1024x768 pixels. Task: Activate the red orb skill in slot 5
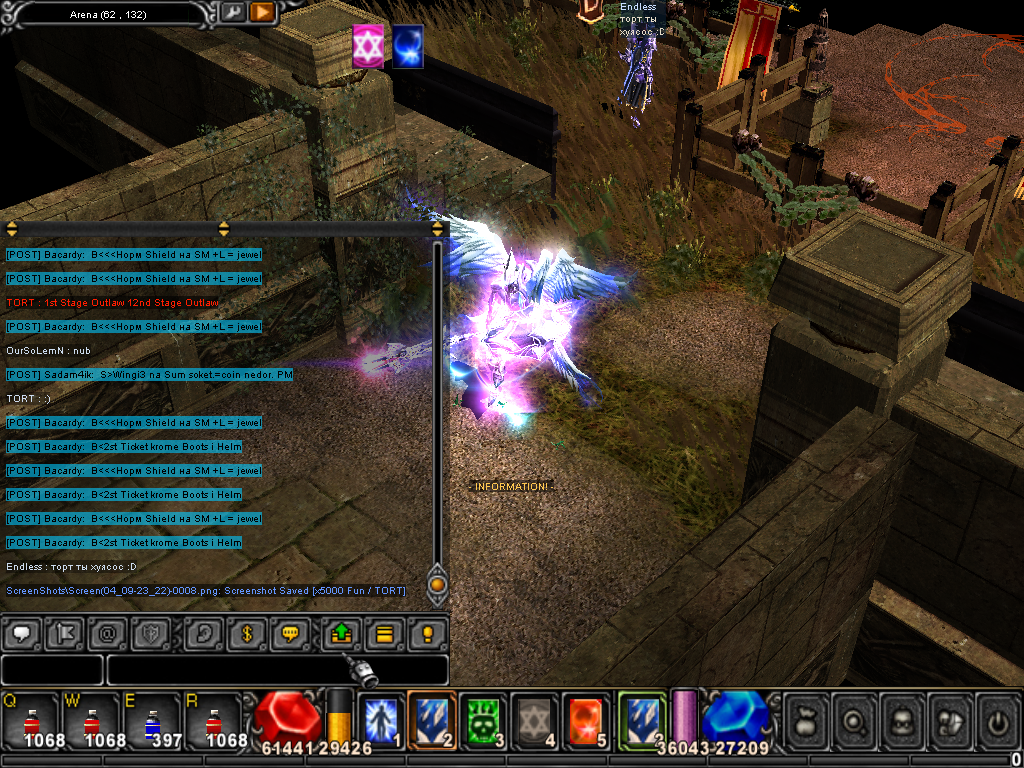pos(586,719)
